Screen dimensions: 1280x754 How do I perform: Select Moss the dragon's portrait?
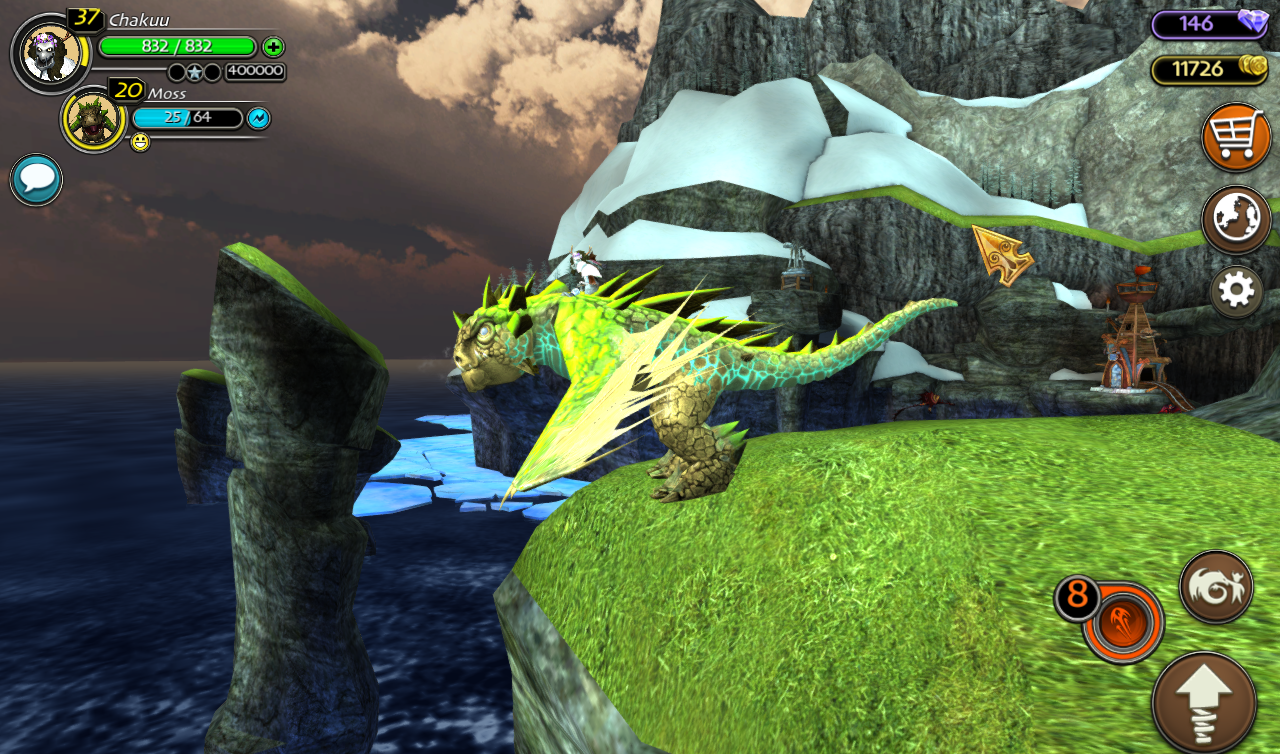pos(94,120)
